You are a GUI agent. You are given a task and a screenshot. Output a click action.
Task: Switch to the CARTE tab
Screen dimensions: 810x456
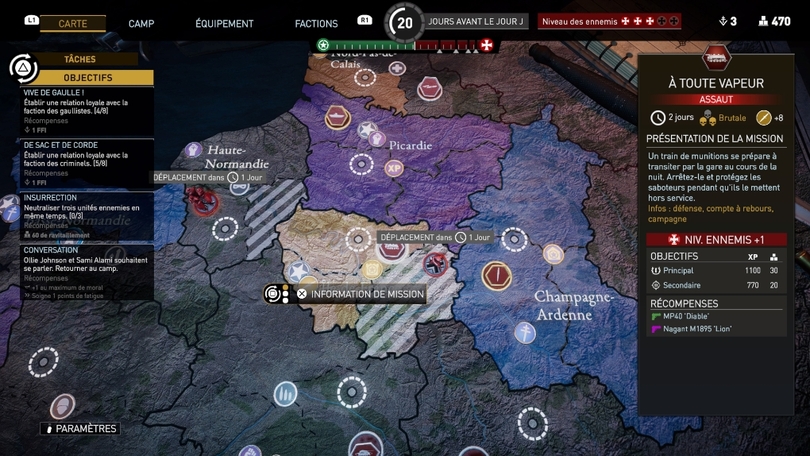click(73, 23)
